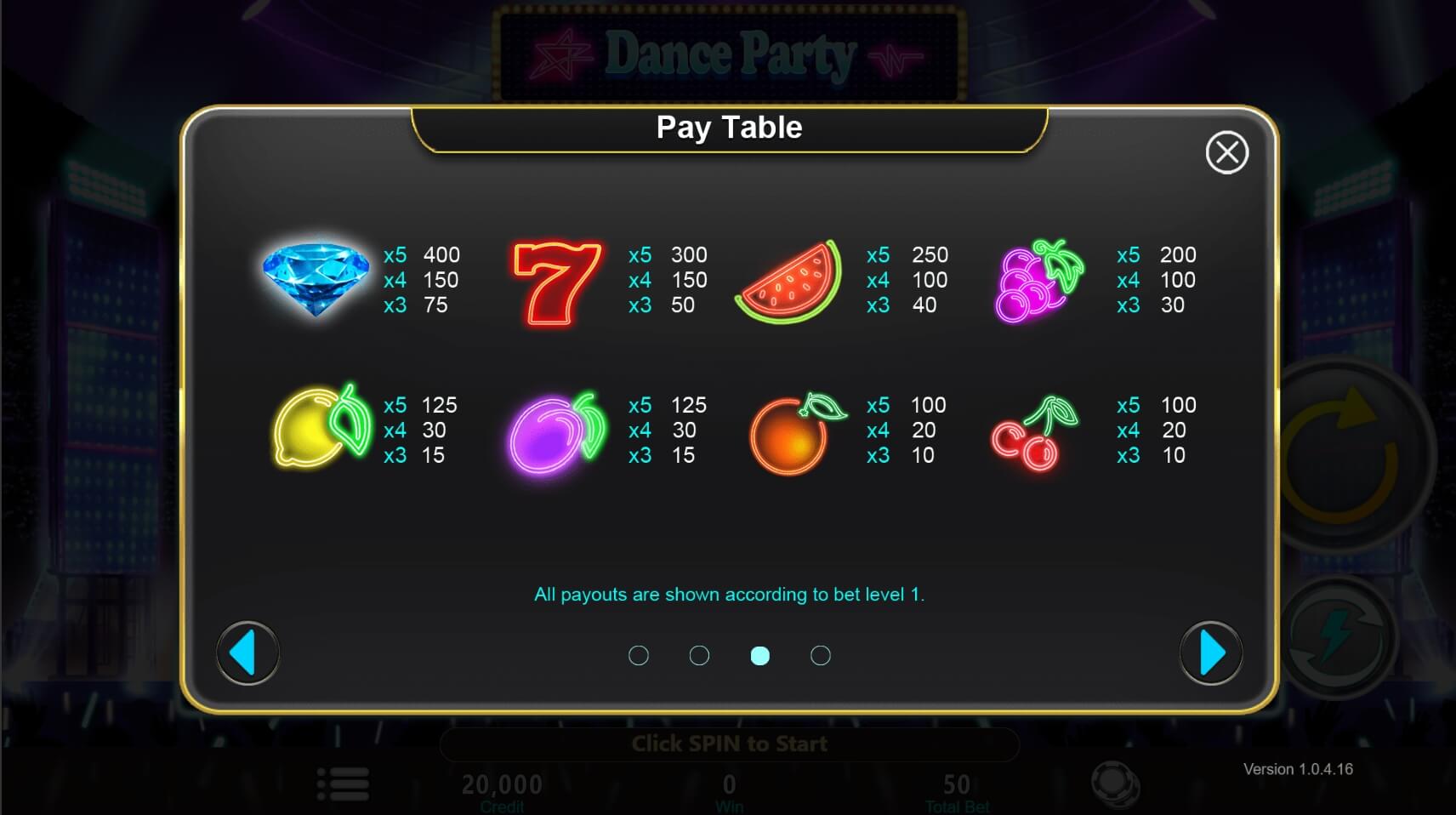The width and height of the screenshot is (1456, 815).
Task: Close the Pay Table overlay
Action: tap(1227, 151)
